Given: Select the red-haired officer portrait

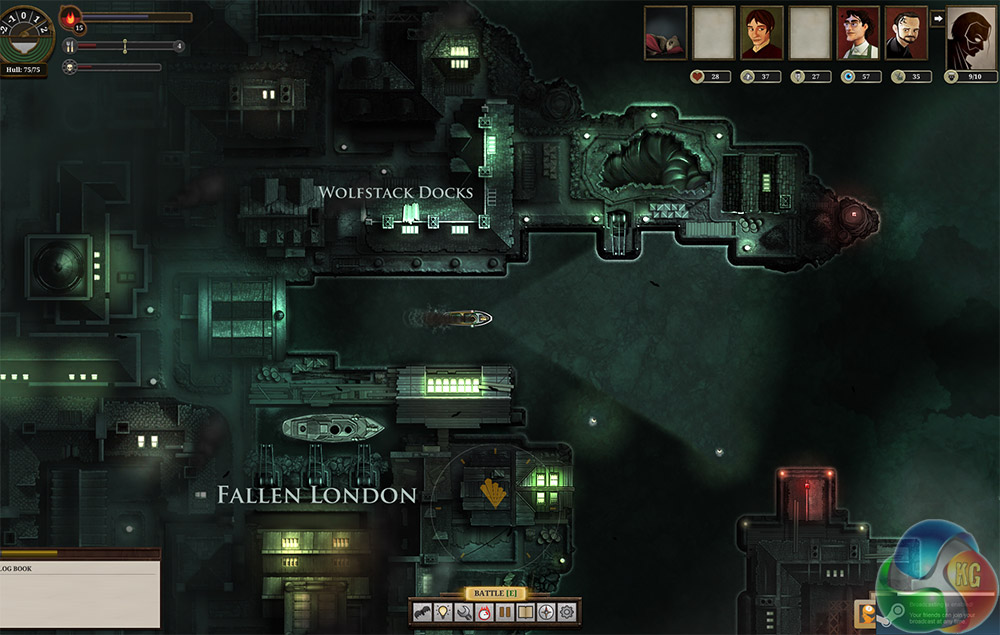Looking at the screenshot, I should [761, 33].
